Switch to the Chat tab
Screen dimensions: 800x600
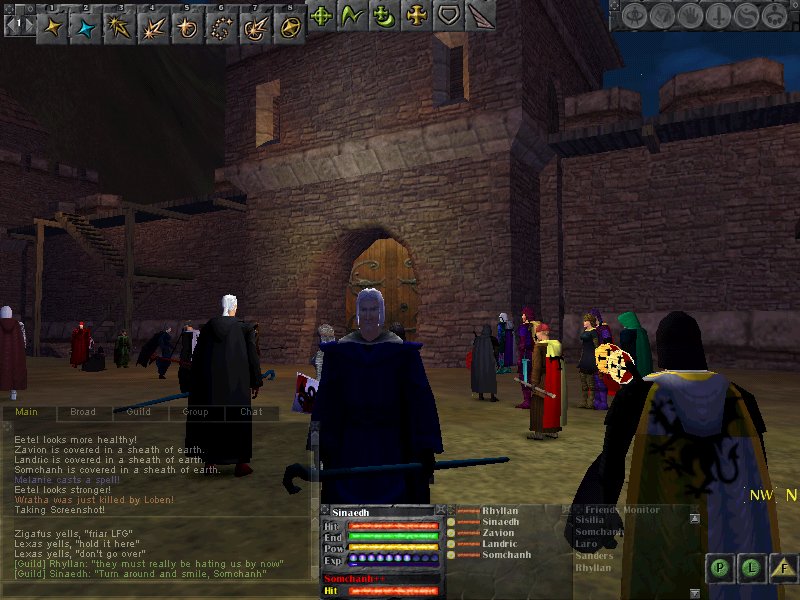point(251,412)
